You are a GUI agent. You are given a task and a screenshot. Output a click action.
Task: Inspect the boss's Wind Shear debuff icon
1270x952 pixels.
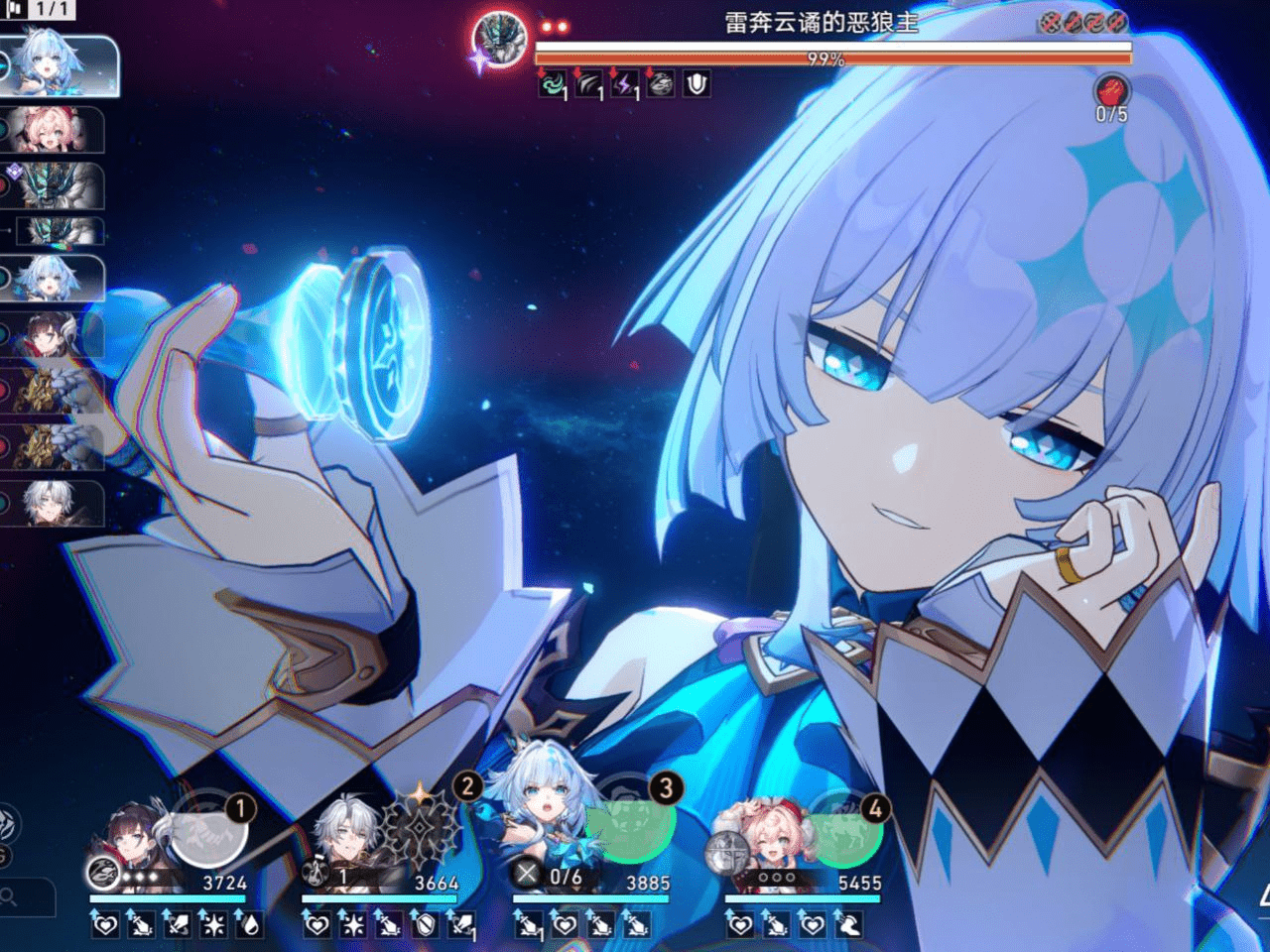coord(587,87)
